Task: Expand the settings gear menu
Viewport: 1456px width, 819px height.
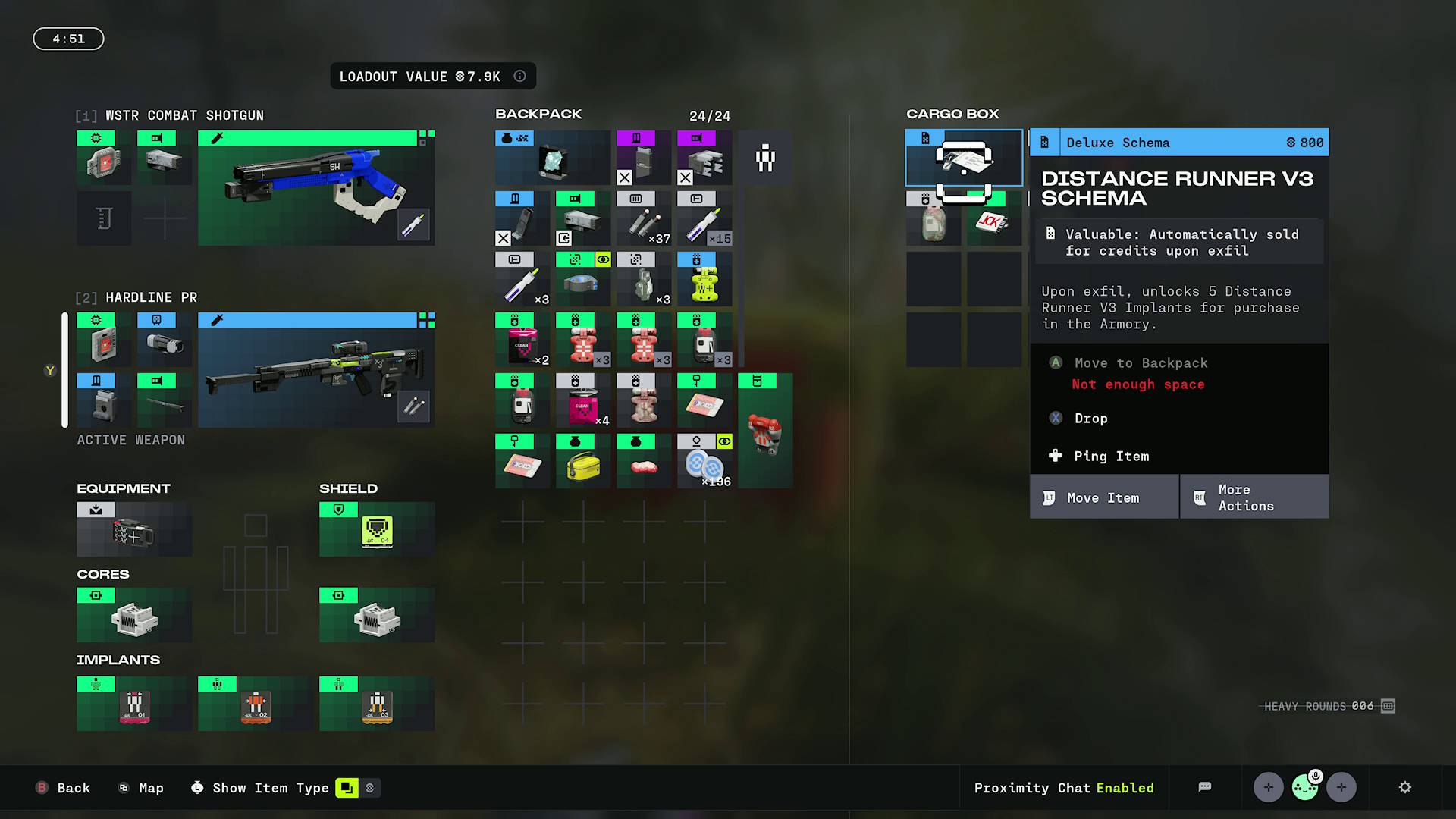Action: [1406, 787]
